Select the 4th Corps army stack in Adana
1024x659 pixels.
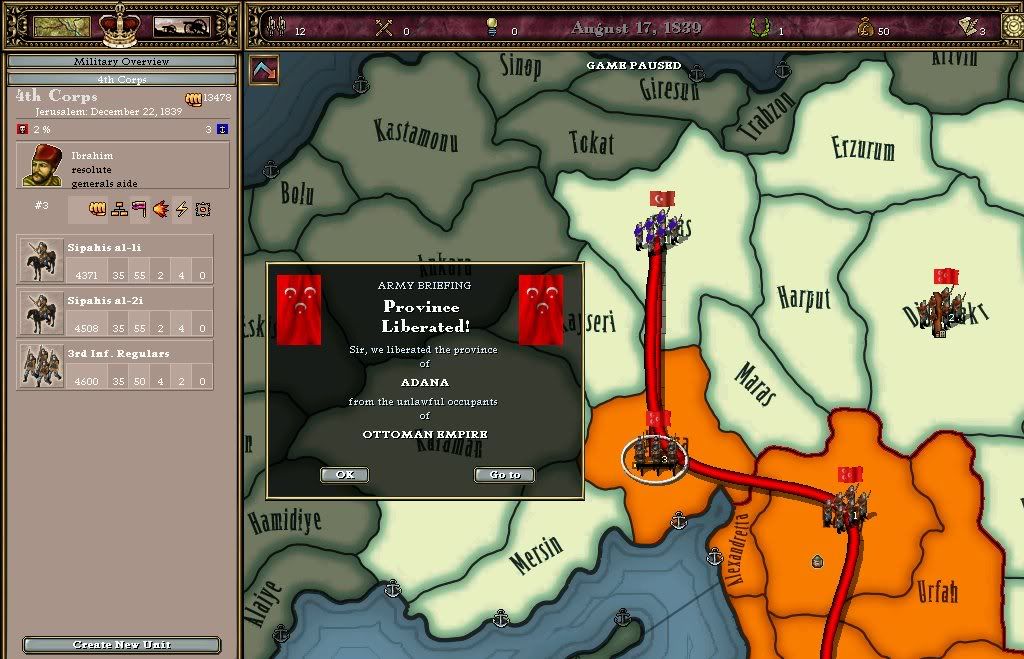click(x=655, y=455)
